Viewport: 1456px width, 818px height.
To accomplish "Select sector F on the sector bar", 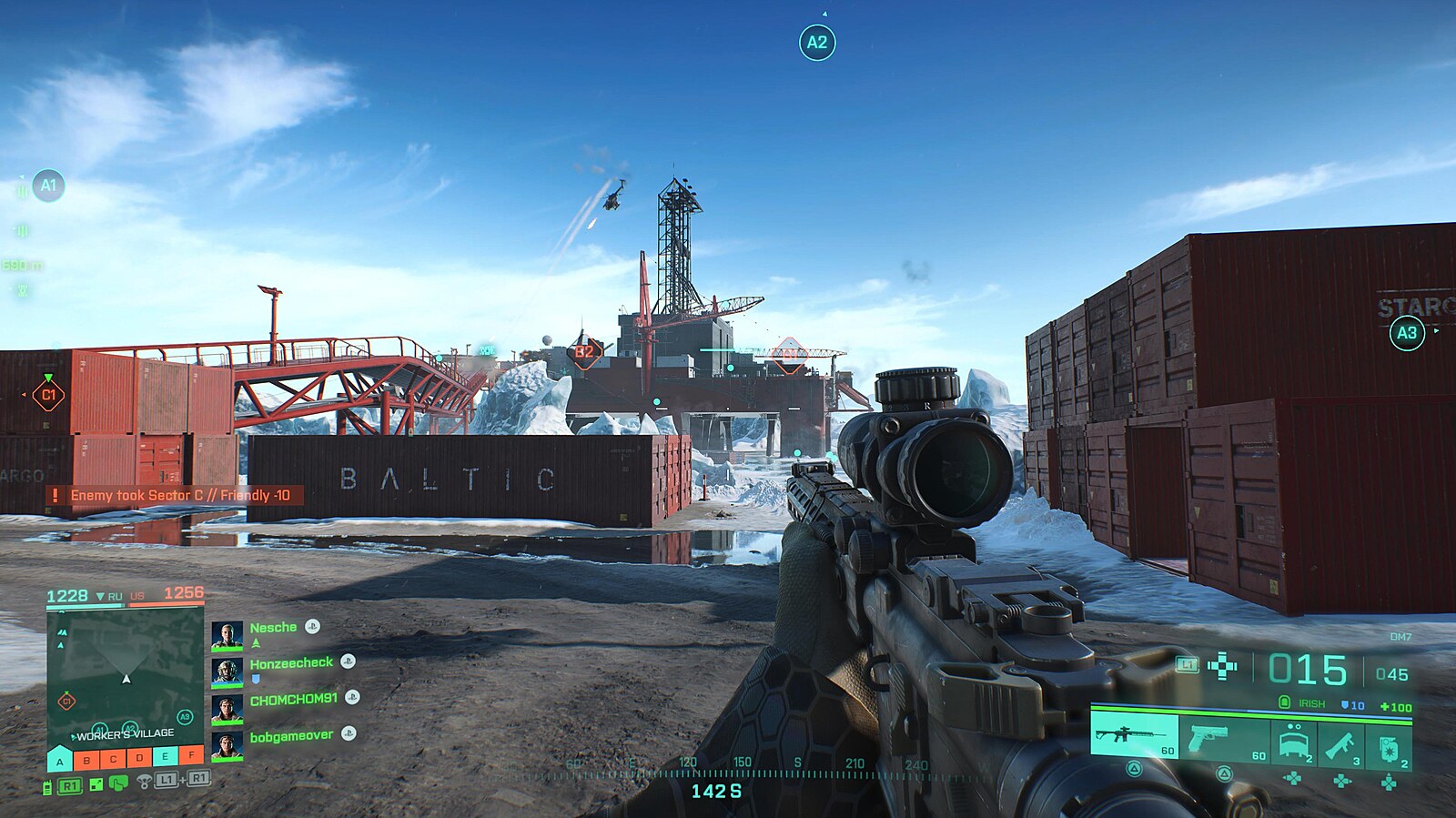I will pyautogui.click(x=192, y=756).
